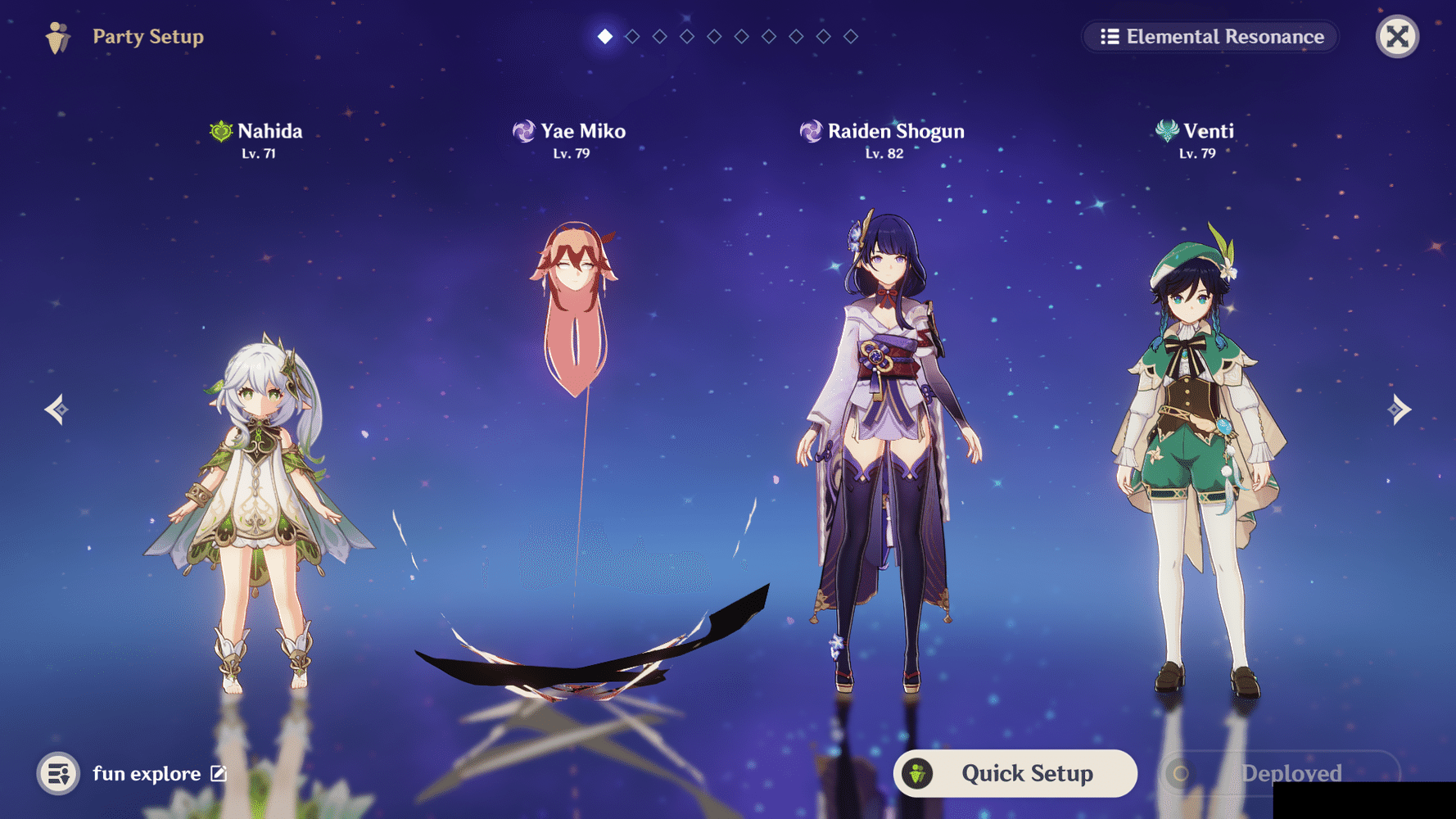Viewport: 1456px width, 819px height.
Task: Click Yae Miko's Electro element icon
Action: coord(522,129)
